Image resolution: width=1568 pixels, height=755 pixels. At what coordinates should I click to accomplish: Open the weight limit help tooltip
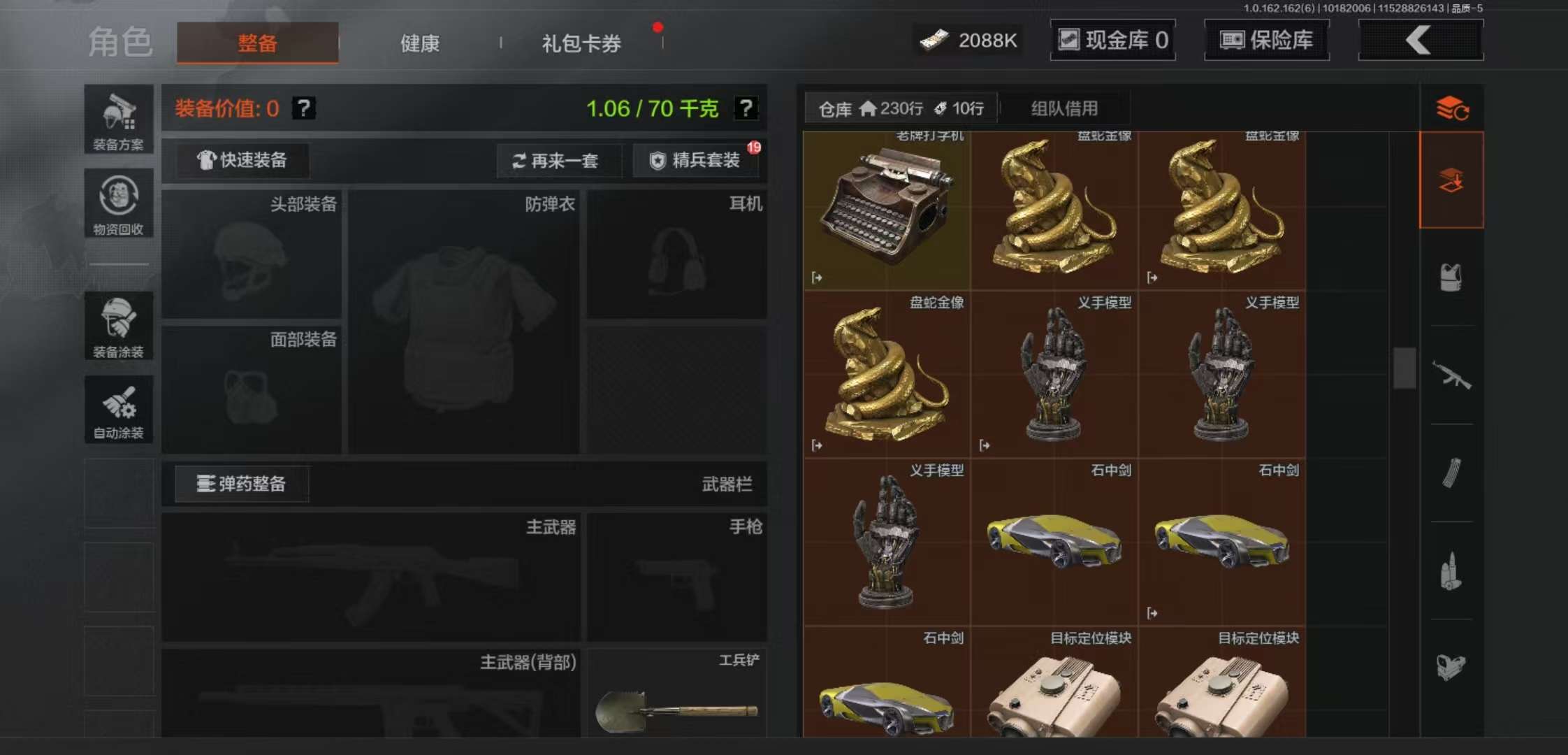(x=747, y=108)
